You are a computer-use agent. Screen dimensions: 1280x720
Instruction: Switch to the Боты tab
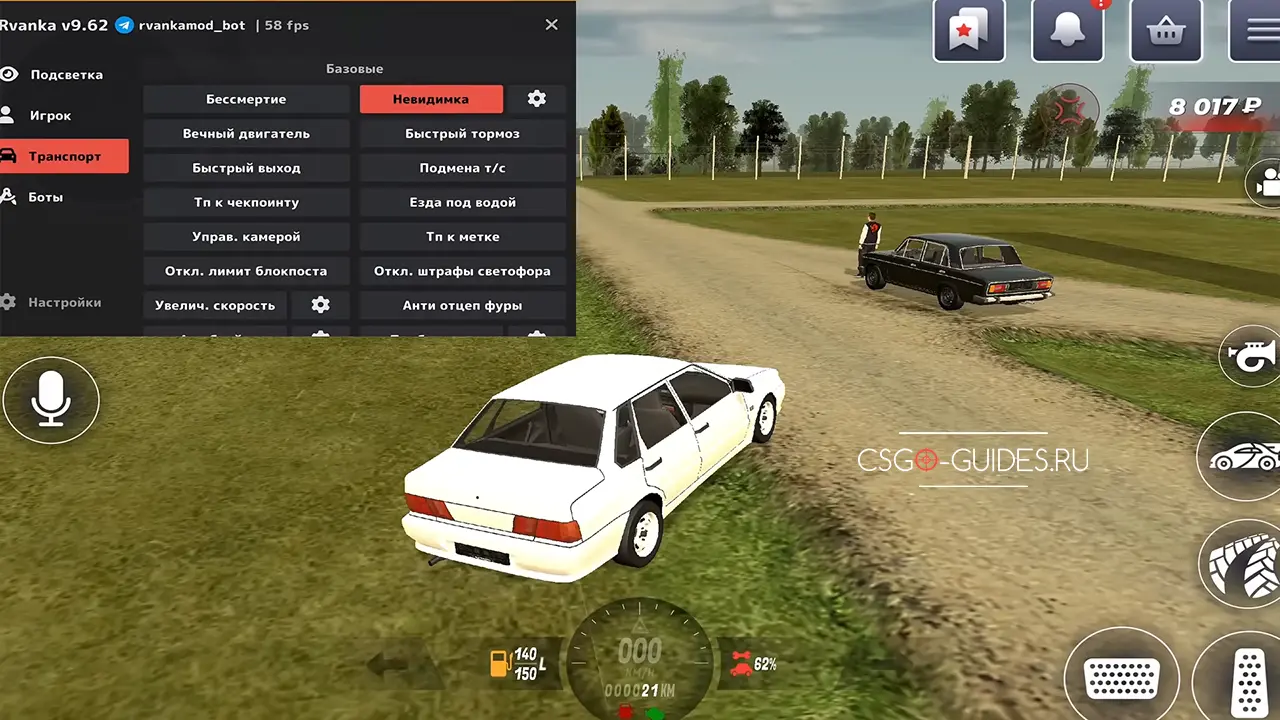45,198
